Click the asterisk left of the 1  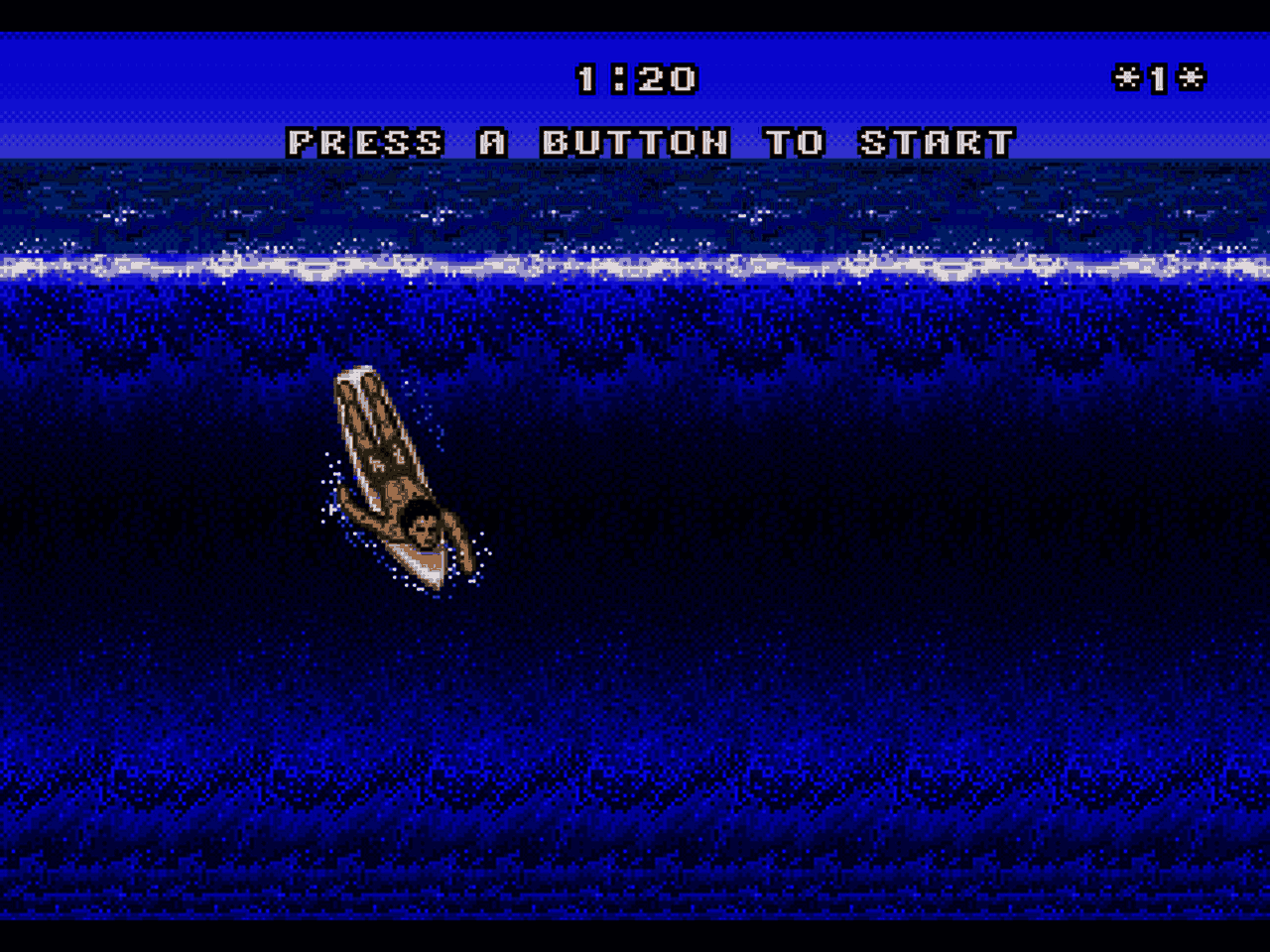coord(1129,77)
